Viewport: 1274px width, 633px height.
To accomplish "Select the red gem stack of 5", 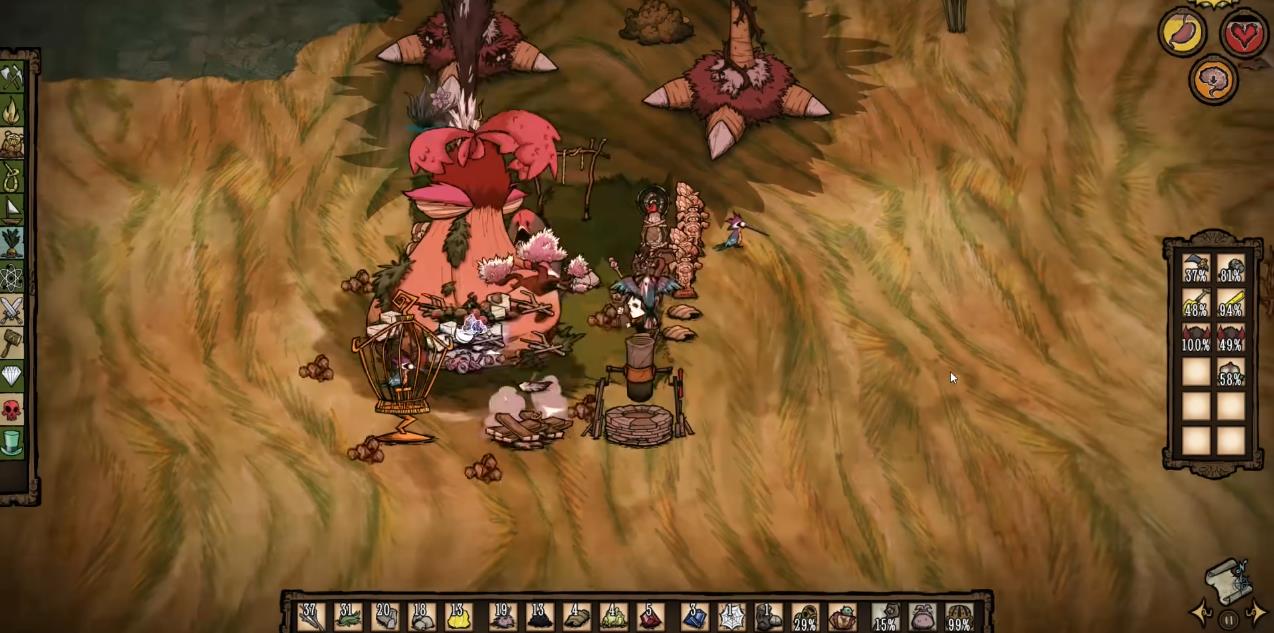I will click(651, 616).
